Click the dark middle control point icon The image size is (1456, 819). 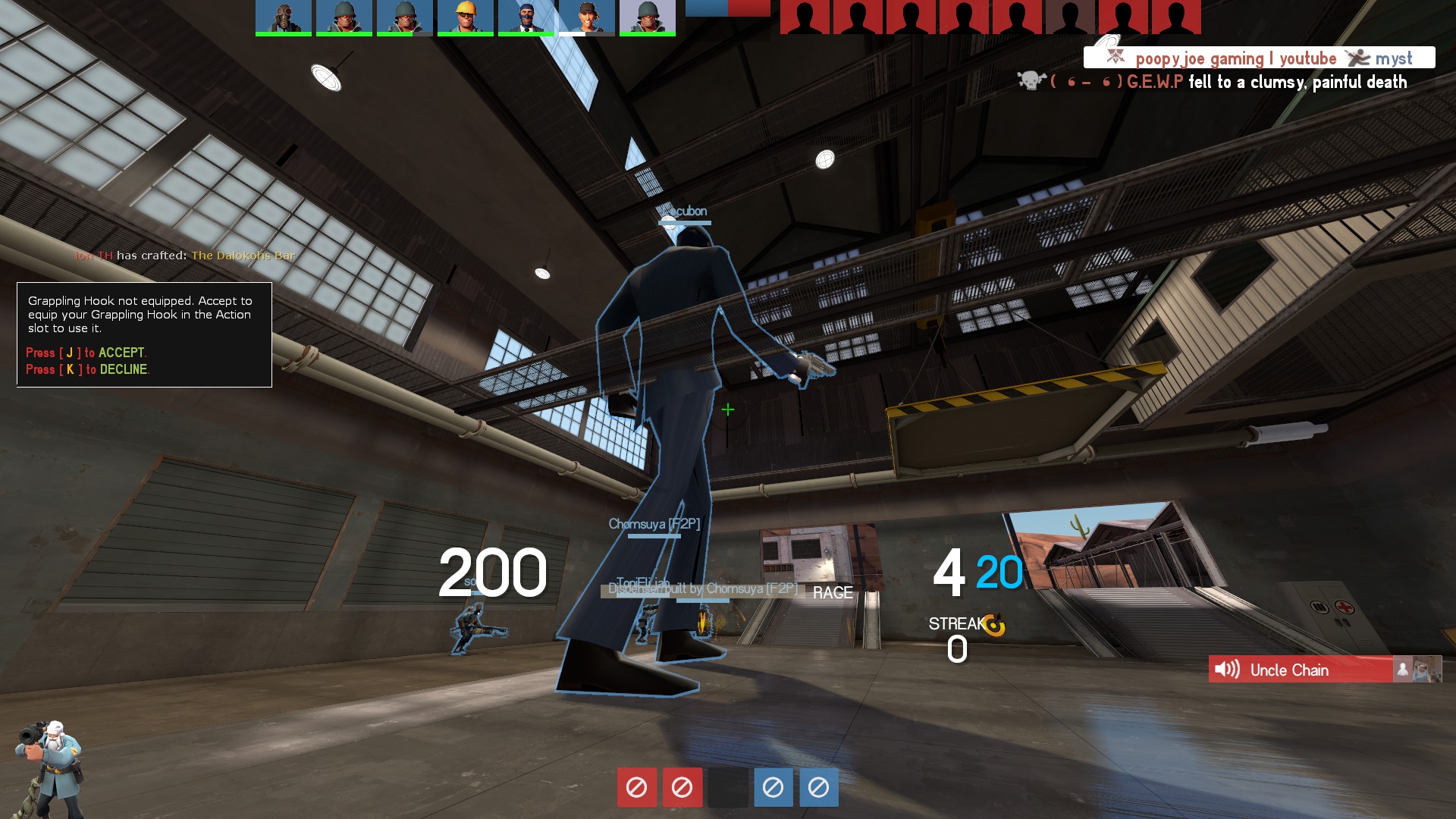[727, 787]
